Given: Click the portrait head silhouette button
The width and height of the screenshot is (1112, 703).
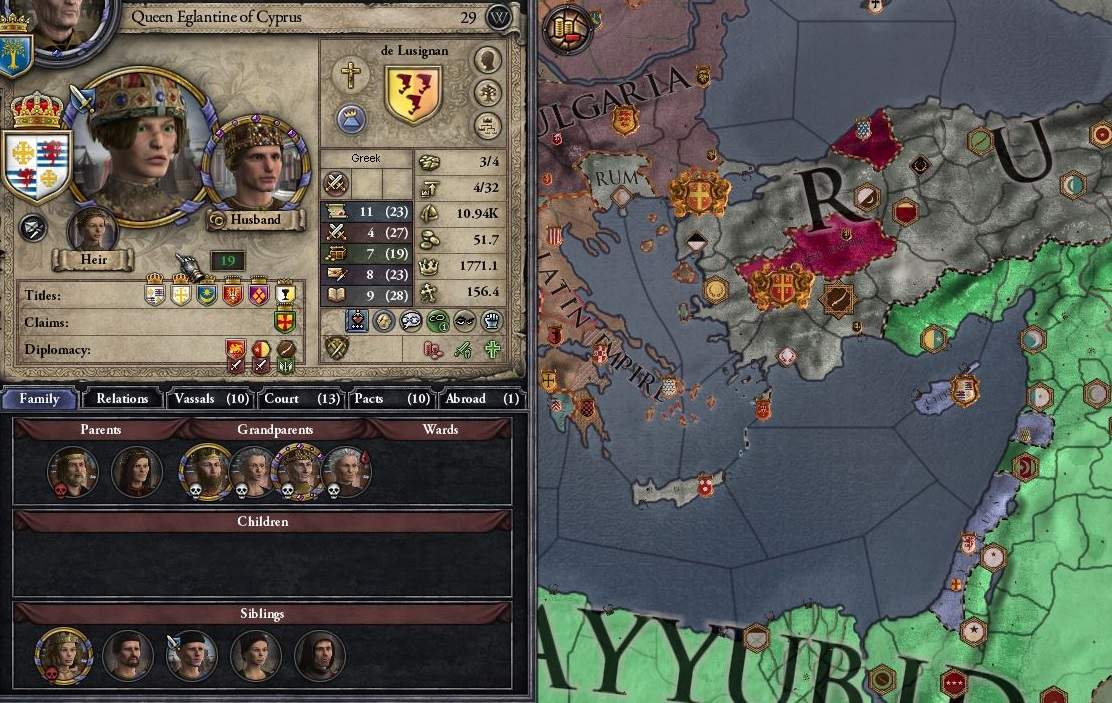Looking at the screenshot, I should (488, 60).
